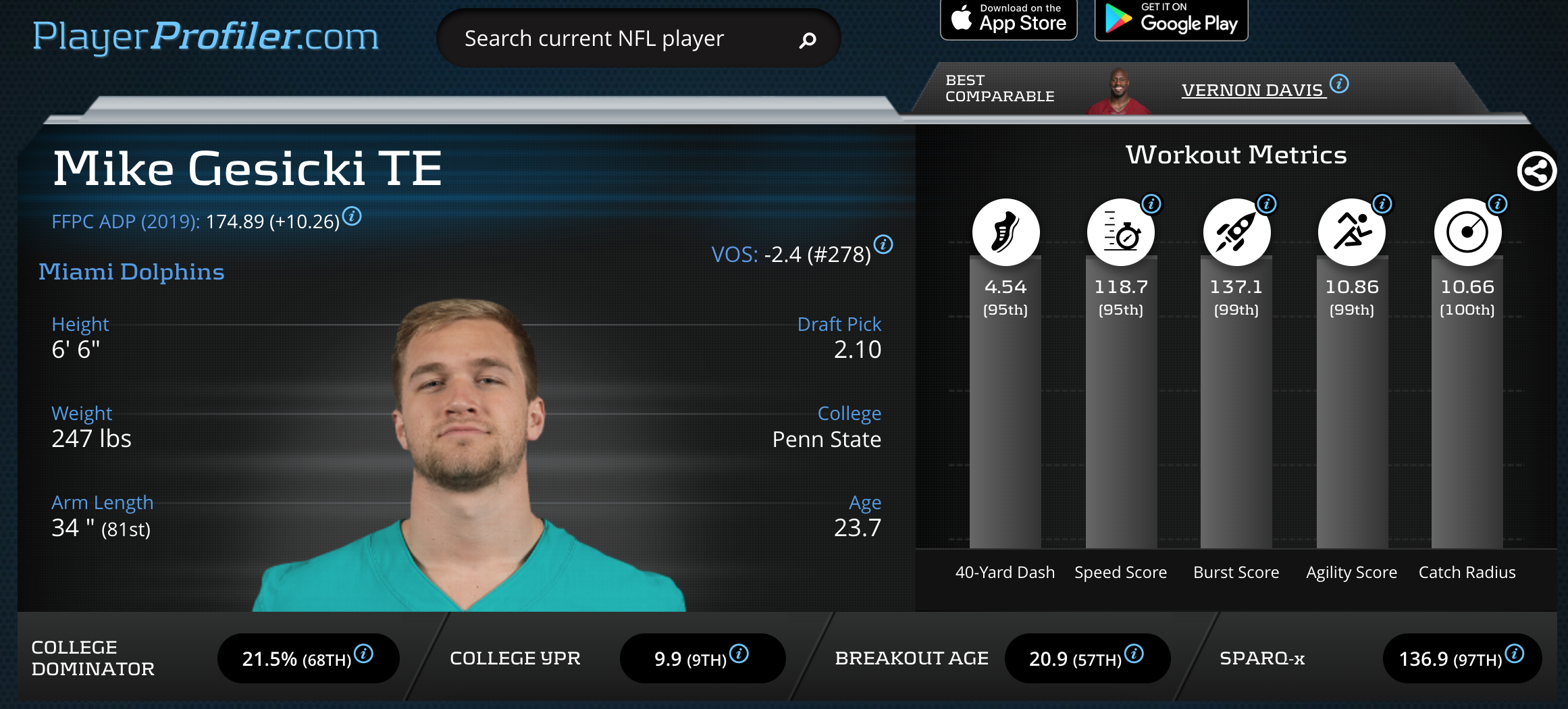
Task: Click the Agility Score info icon
Action: (1382, 203)
